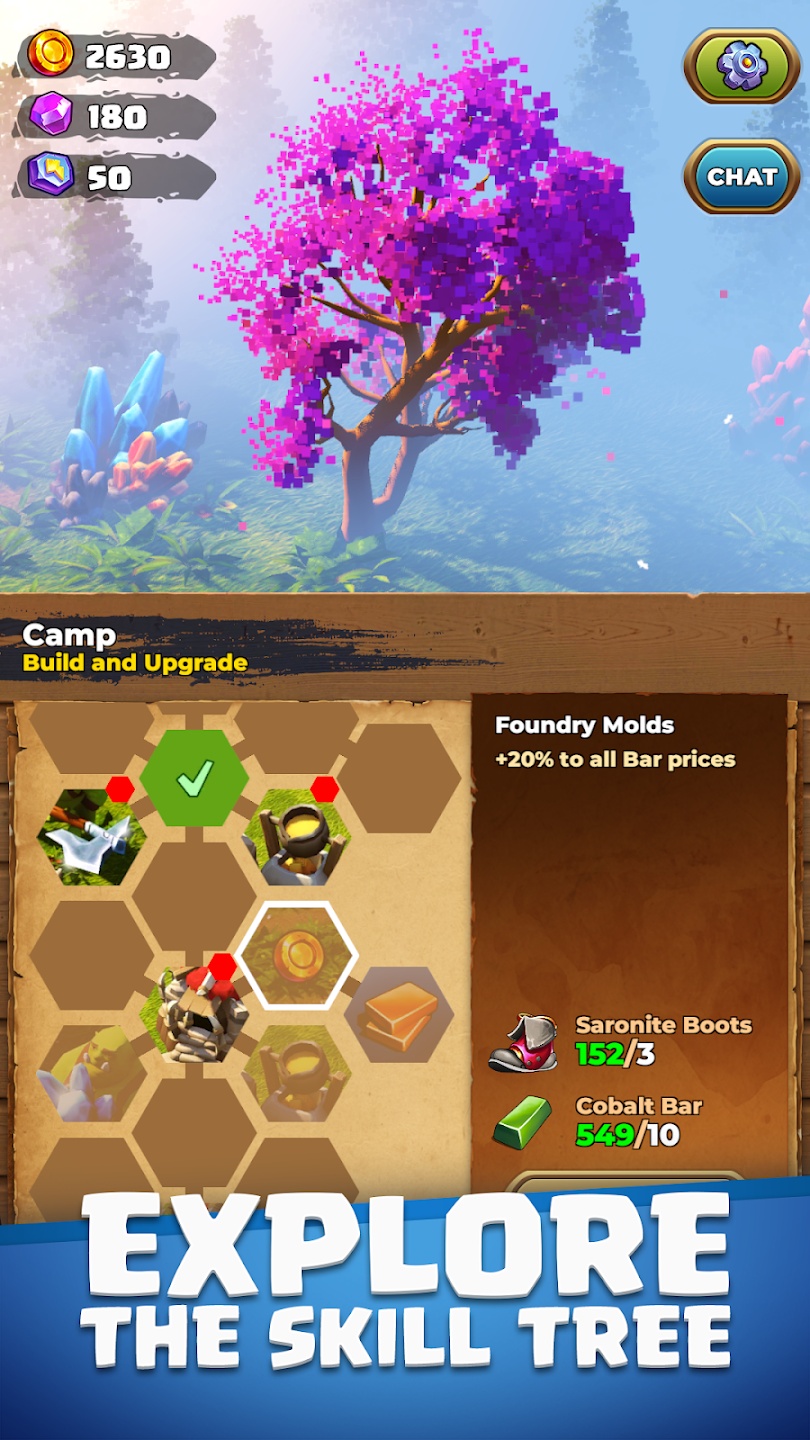Click the Saronite Boots requirement icon
Viewport: 810px width, 1440px height.
[522, 1041]
